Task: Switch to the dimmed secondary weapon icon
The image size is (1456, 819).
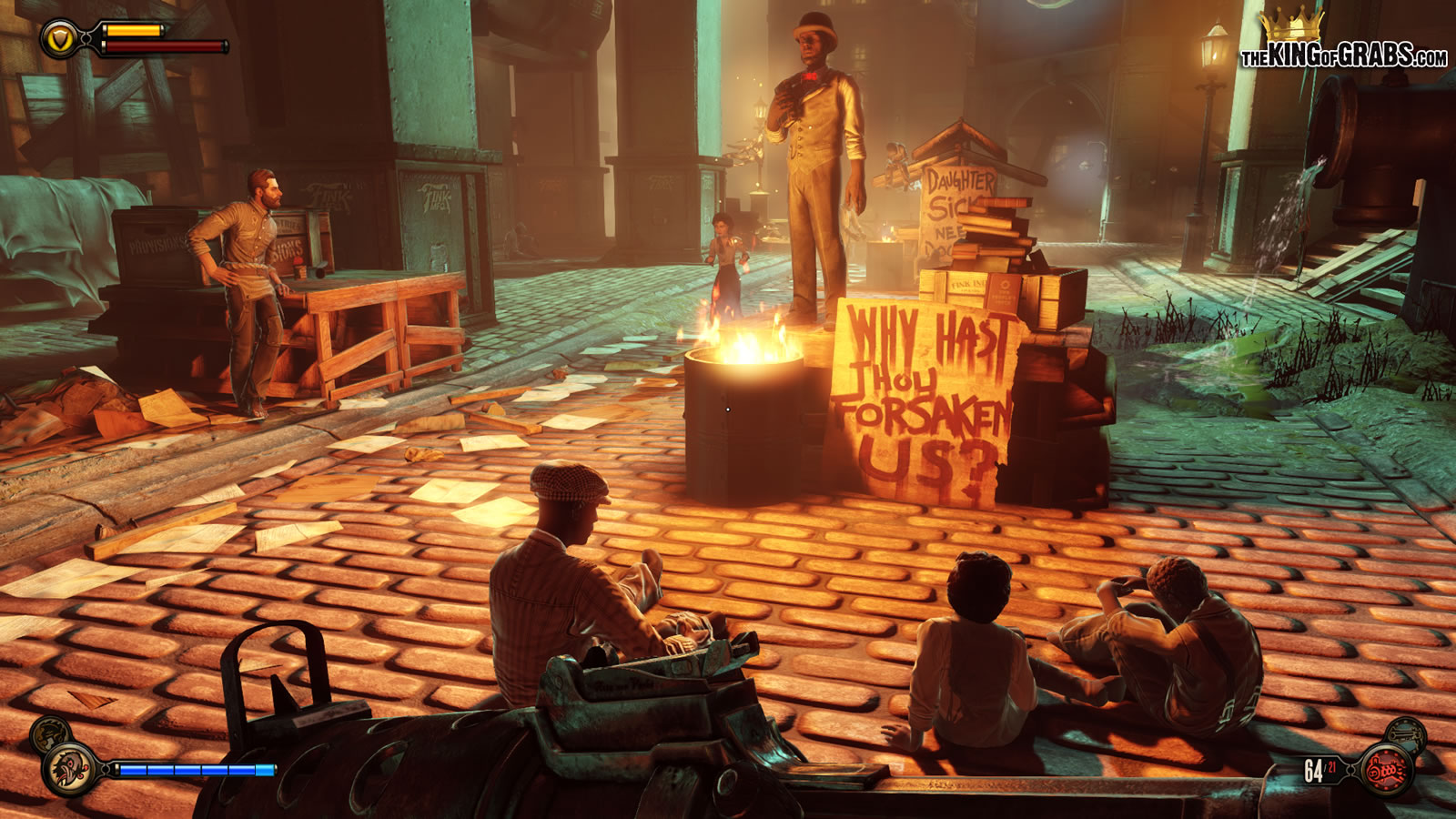Action: click(x=1408, y=733)
